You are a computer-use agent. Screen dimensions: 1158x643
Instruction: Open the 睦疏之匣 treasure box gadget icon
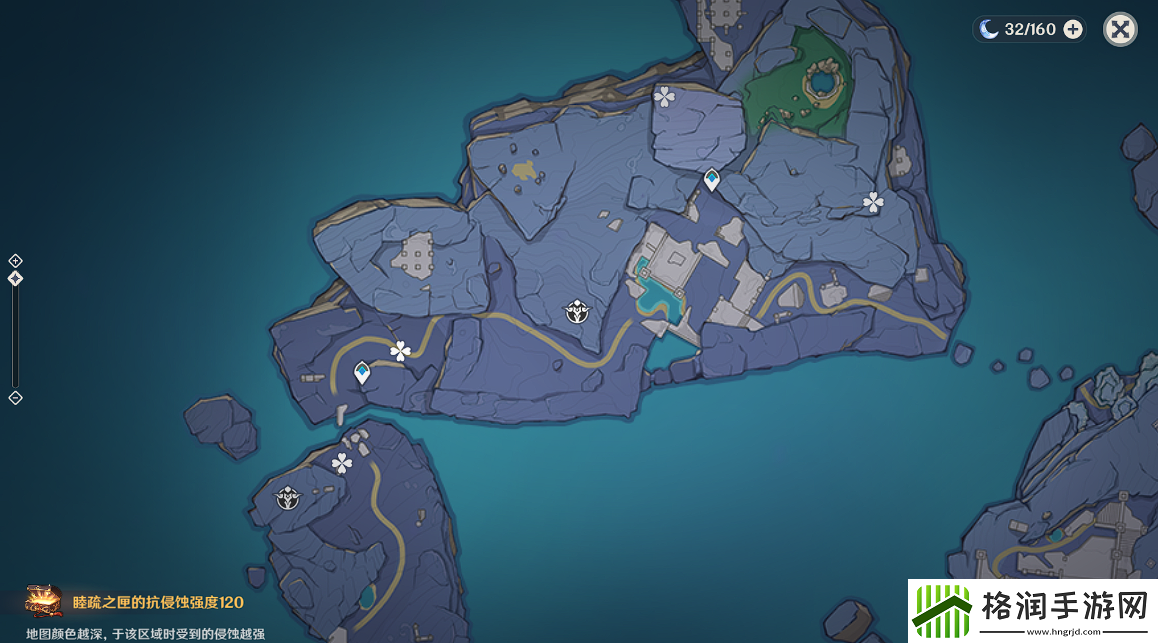[x=43, y=602]
